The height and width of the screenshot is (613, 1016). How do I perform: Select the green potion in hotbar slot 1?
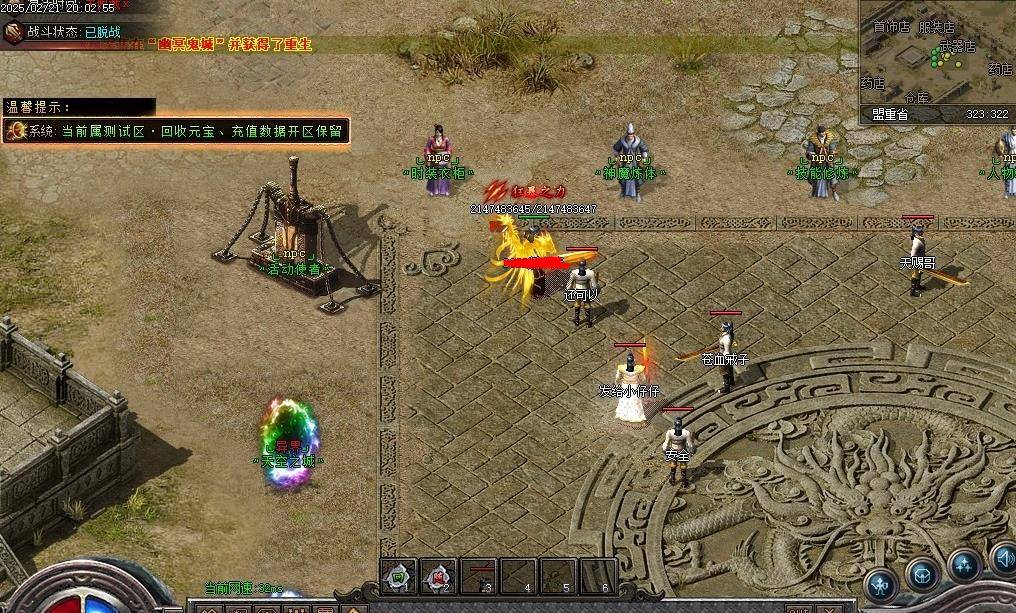pos(398,576)
